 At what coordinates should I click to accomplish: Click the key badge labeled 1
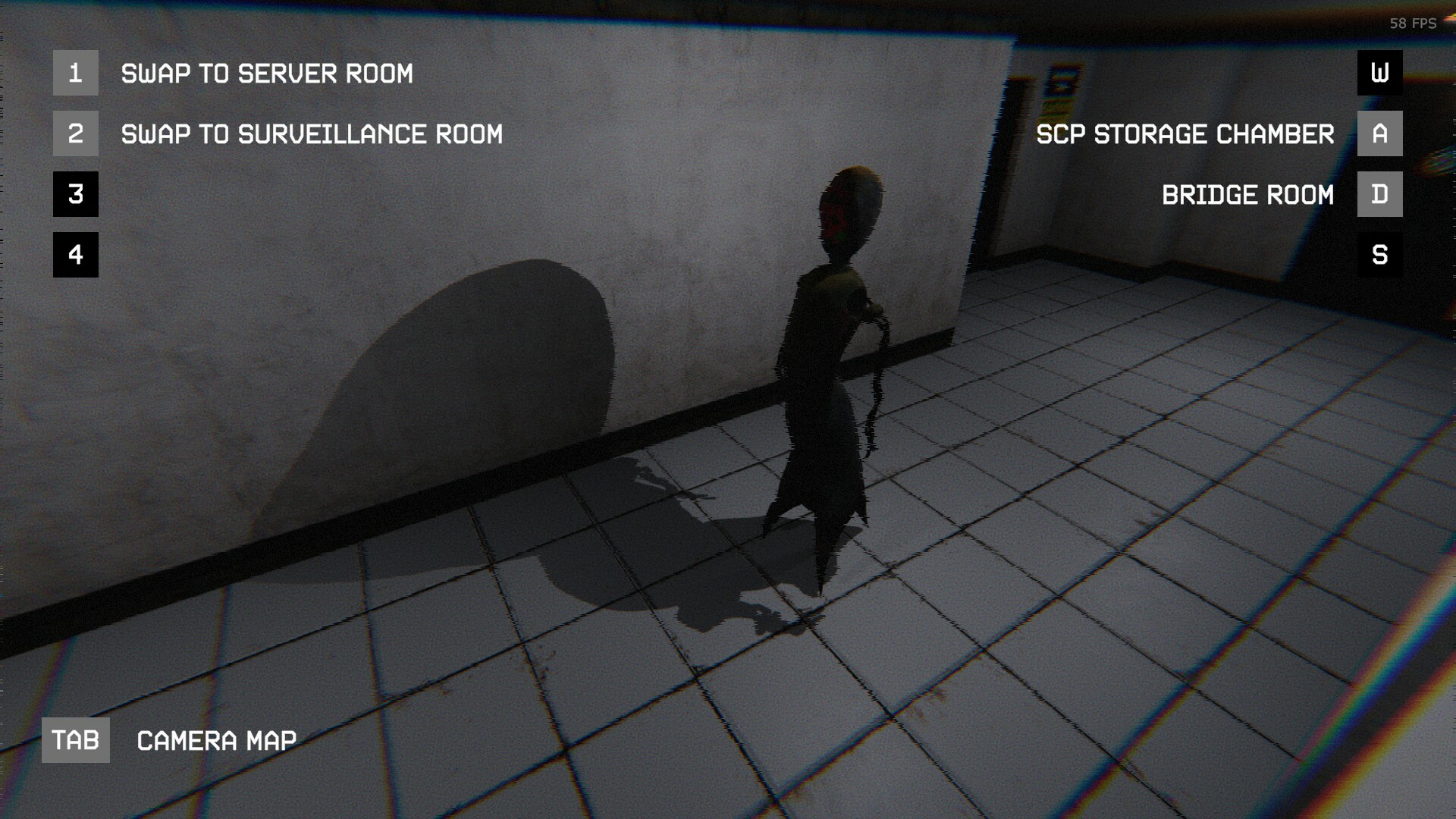75,73
